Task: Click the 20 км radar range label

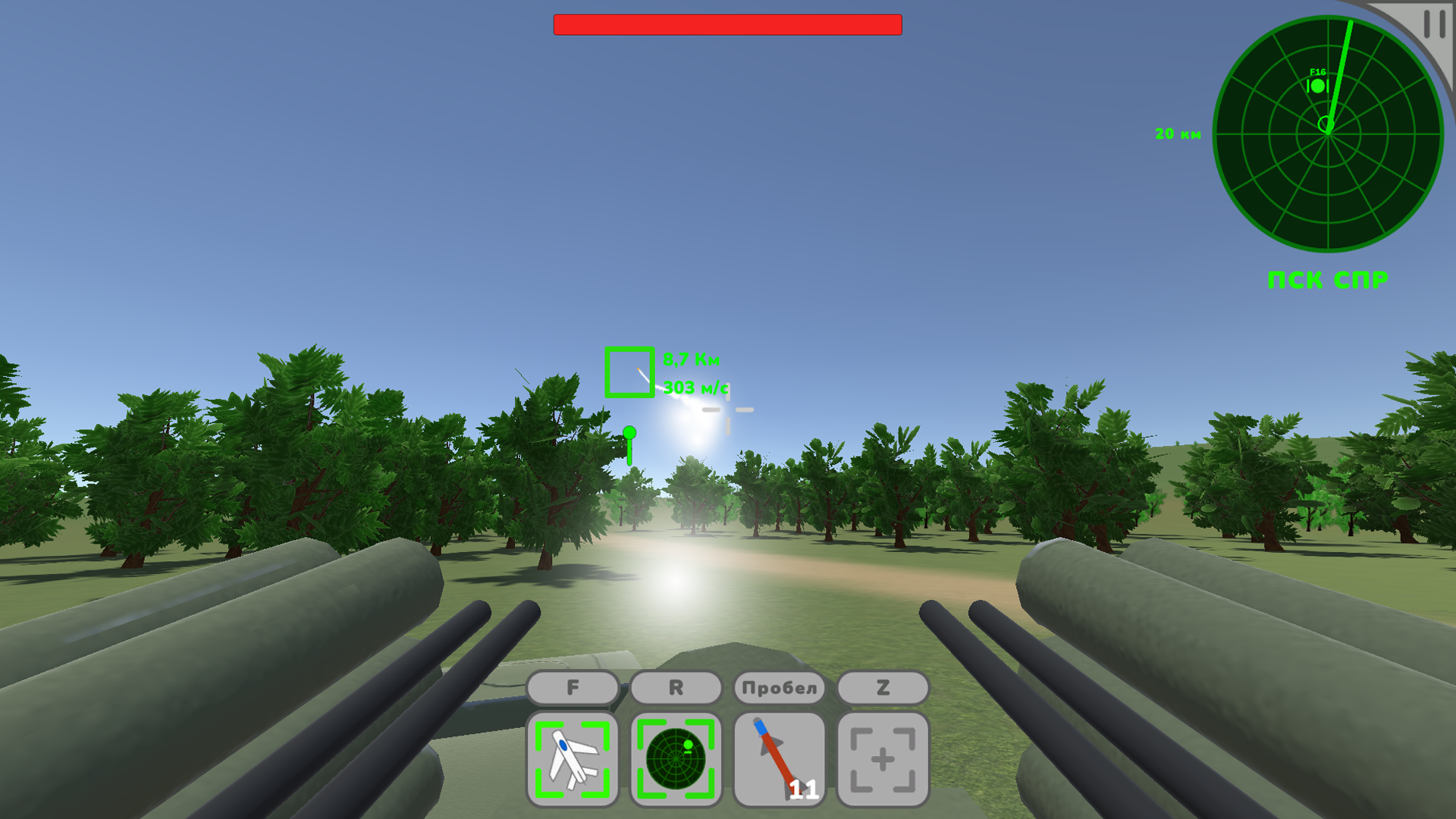Action: pyautogui.click(x=1178, y=133)
